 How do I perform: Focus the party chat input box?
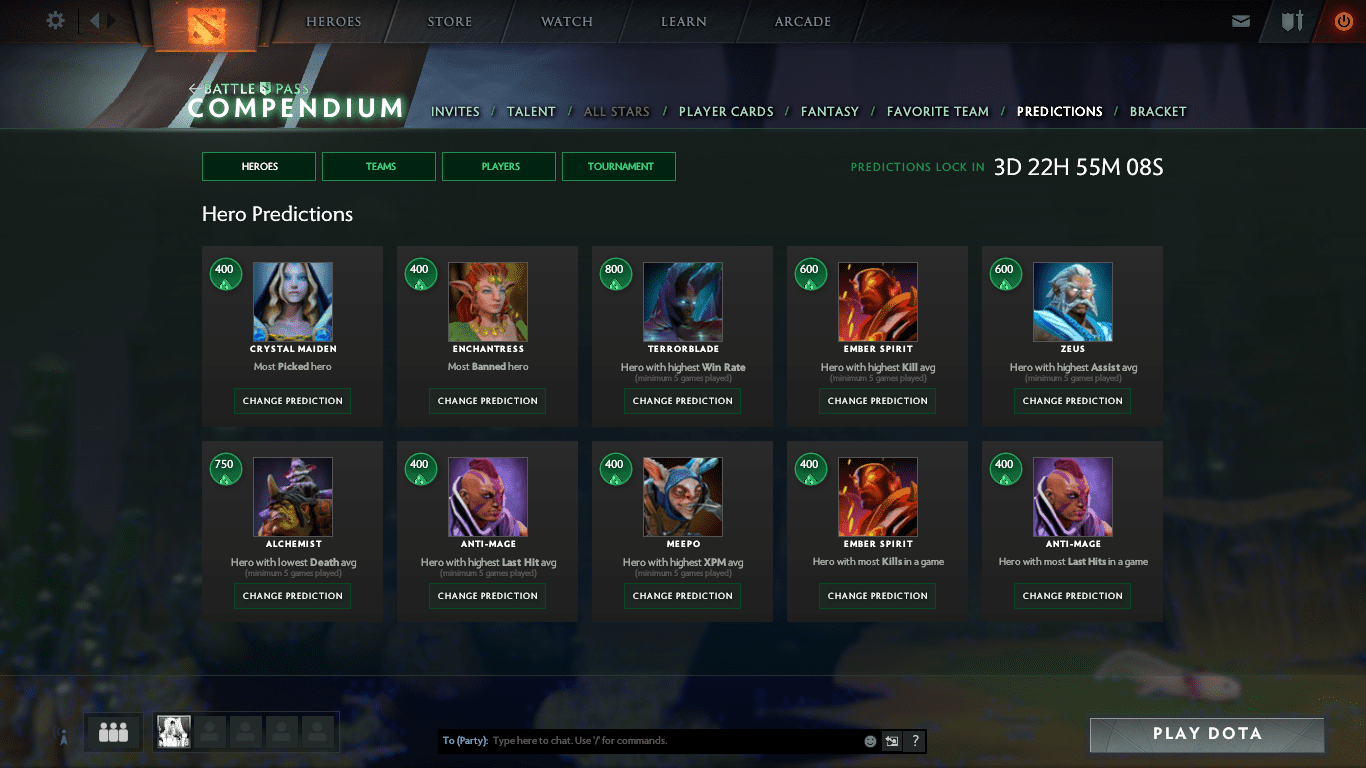670,741
